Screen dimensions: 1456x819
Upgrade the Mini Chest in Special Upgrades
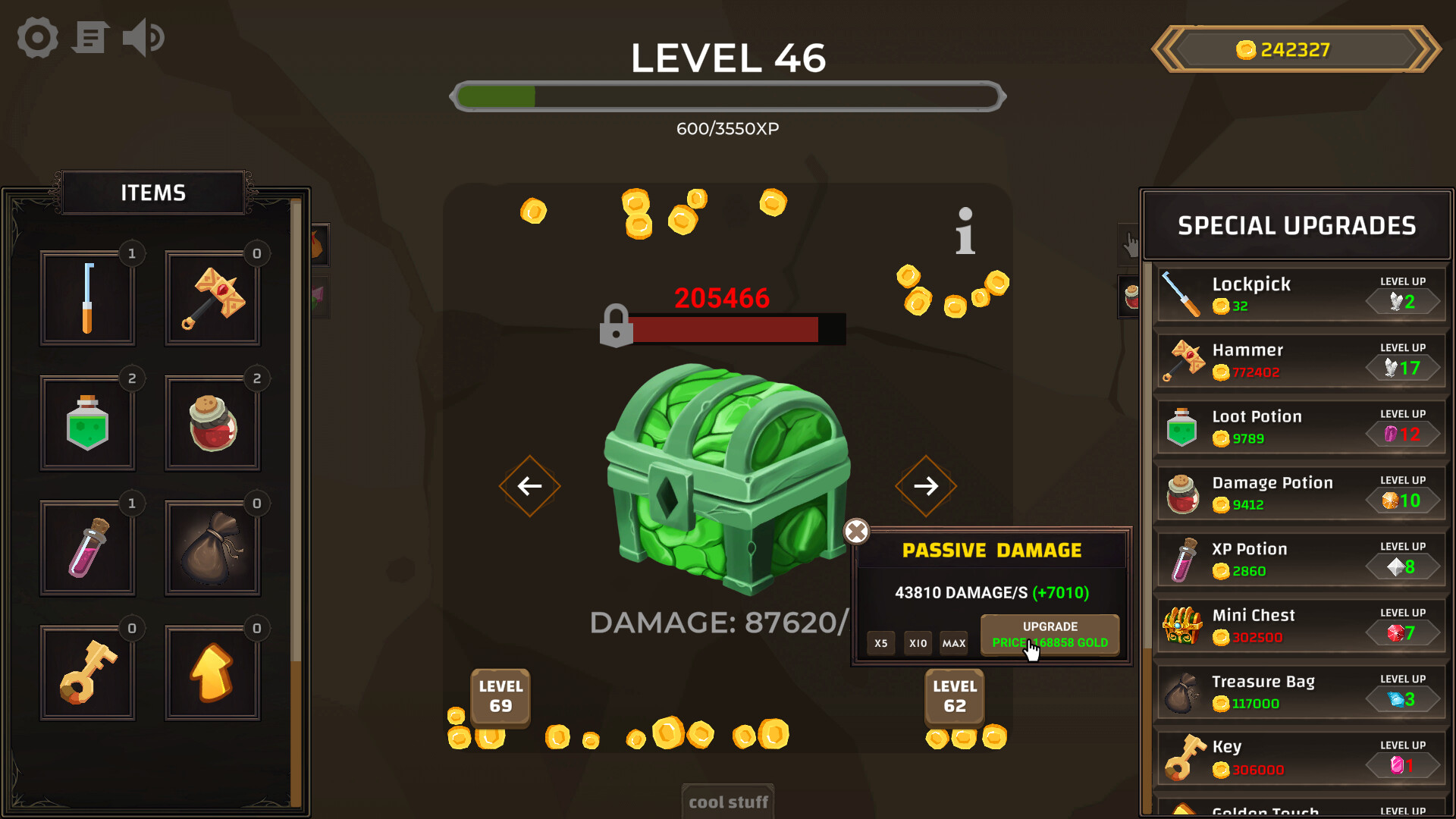point(1402,632)
